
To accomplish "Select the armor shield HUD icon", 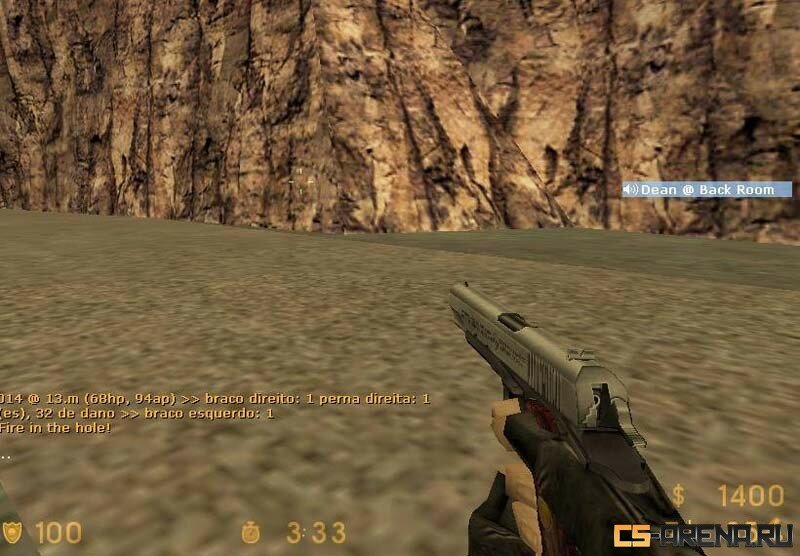I will [12, 531].
